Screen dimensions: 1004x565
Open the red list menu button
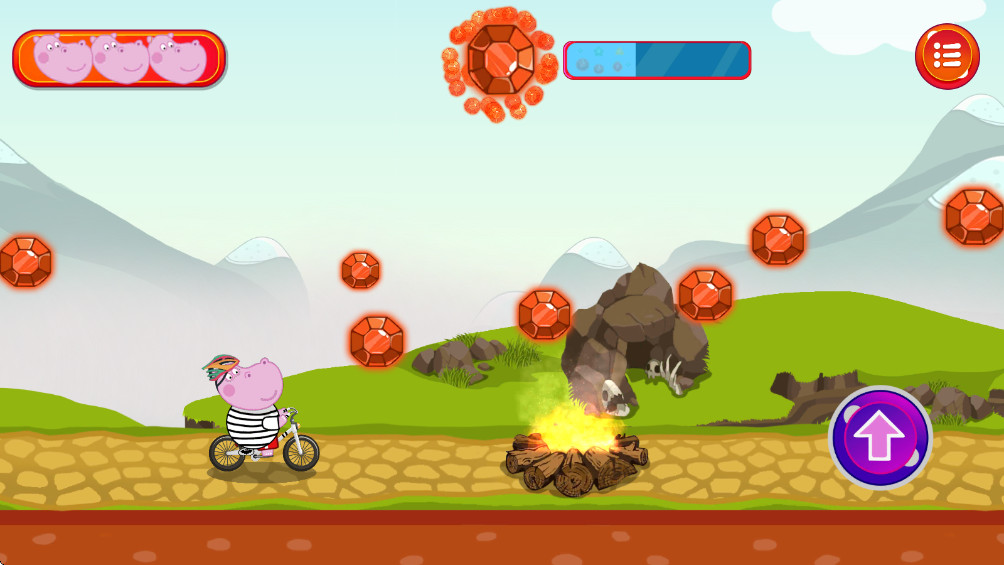coord(946,56)
